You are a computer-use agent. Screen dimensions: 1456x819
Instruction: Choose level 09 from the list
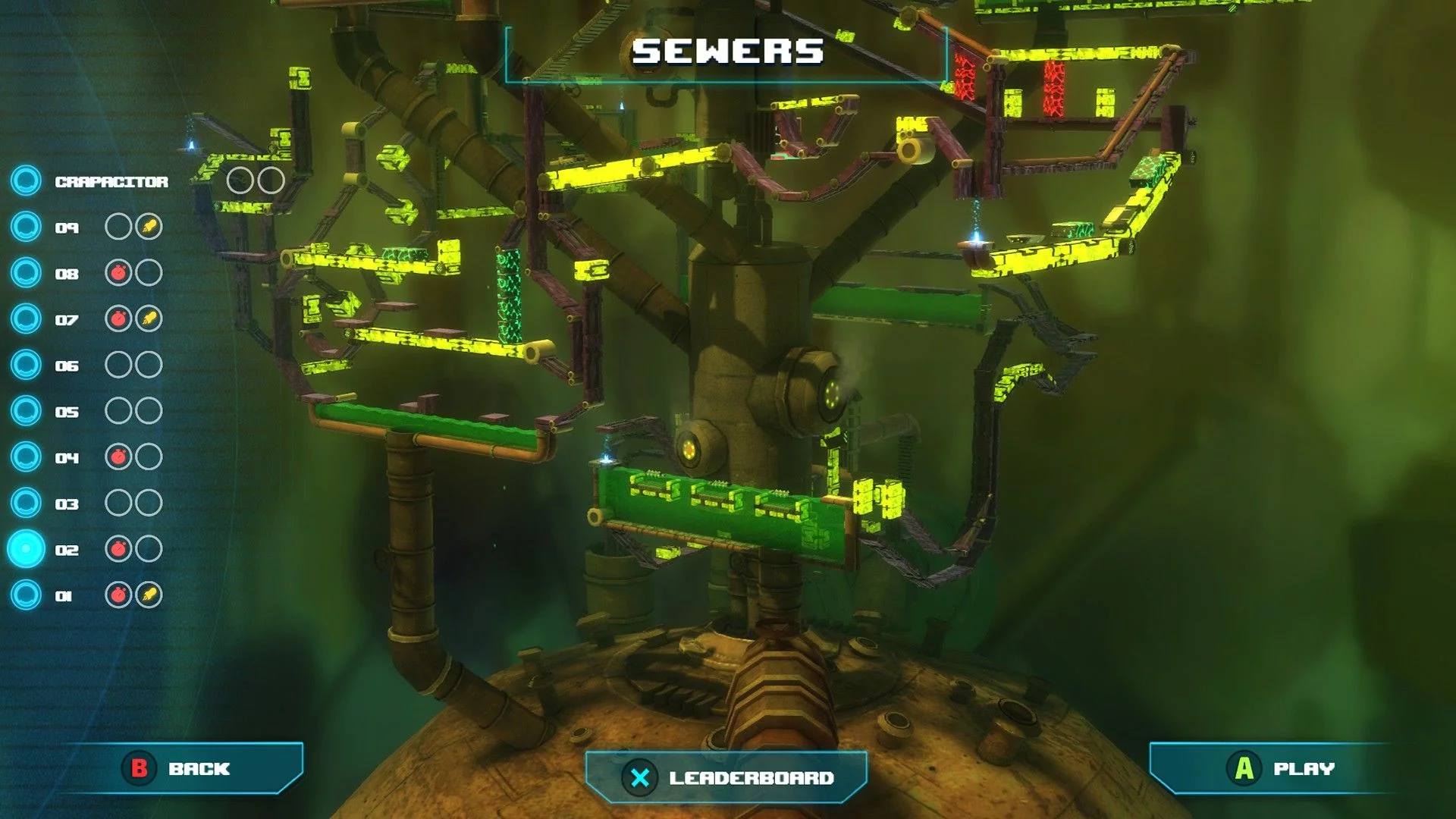click(67, 227)
